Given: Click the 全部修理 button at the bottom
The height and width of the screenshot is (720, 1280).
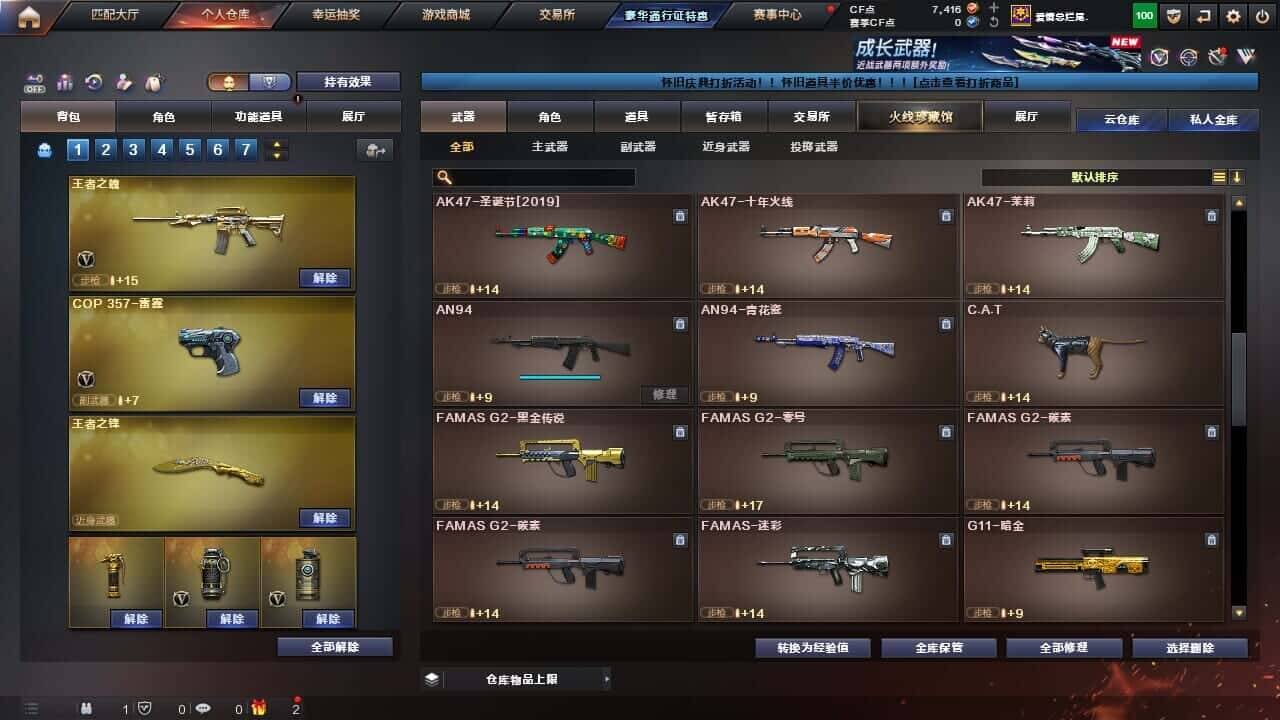Looking at the screenshot, I should pos(1064,647).
